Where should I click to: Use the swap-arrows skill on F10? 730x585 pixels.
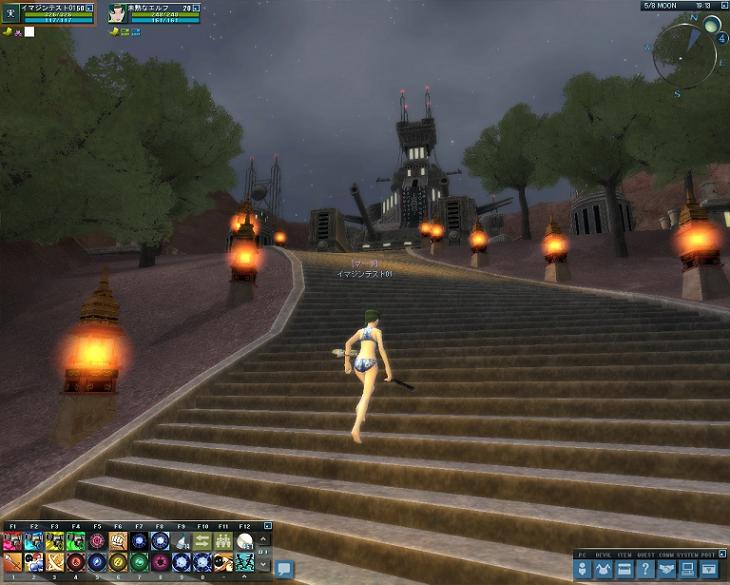pos(202,541)
